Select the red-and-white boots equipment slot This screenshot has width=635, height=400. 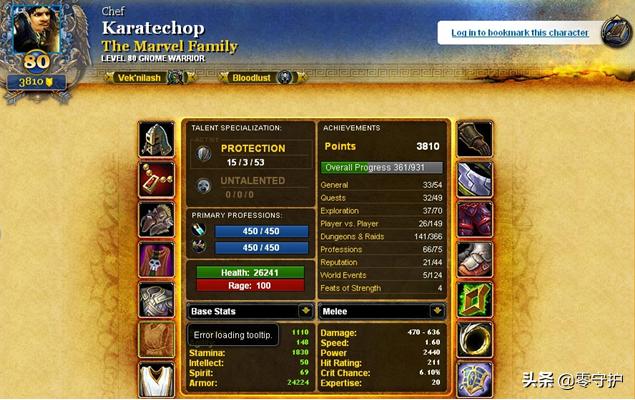click(475, 259)
